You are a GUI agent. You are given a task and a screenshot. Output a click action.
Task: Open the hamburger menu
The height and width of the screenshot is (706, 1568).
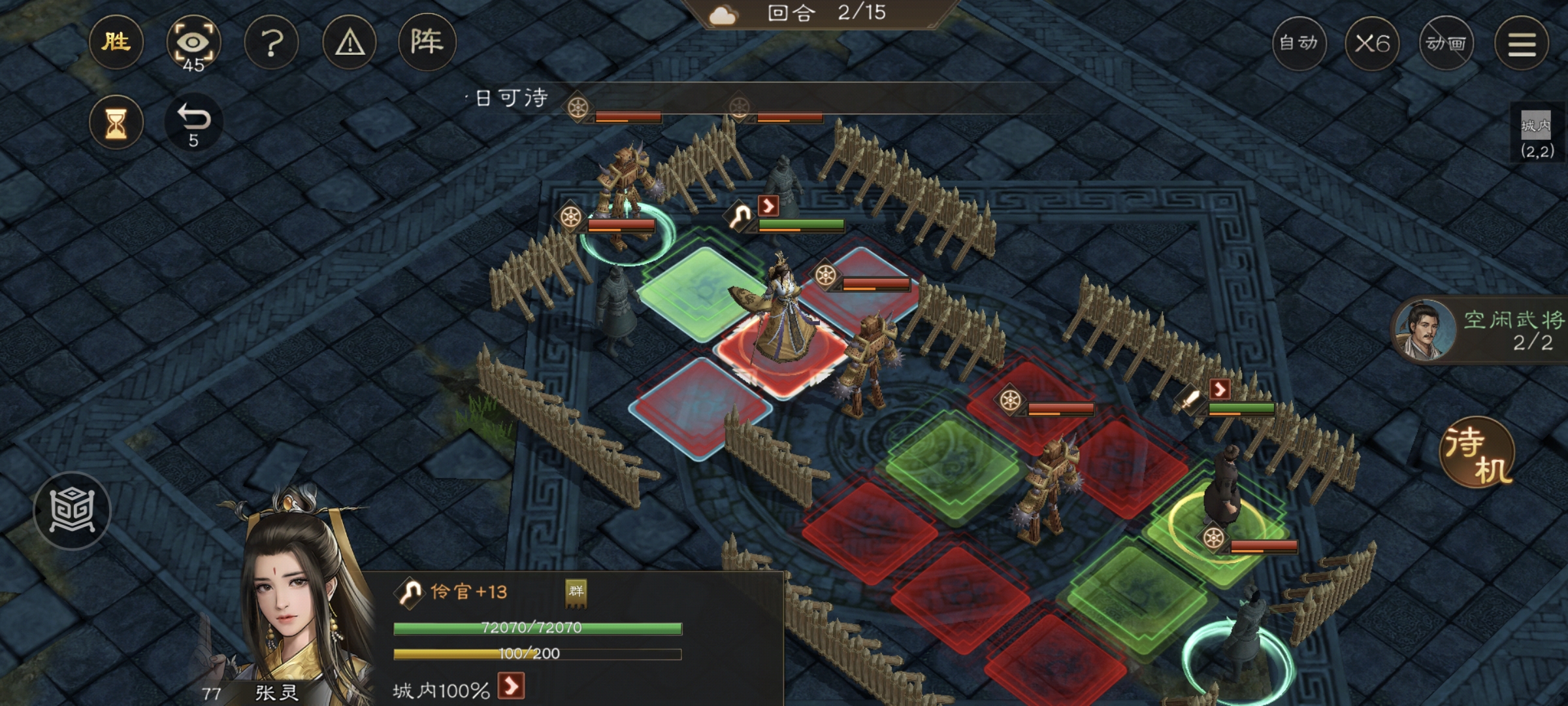[x=1522, y=44]
